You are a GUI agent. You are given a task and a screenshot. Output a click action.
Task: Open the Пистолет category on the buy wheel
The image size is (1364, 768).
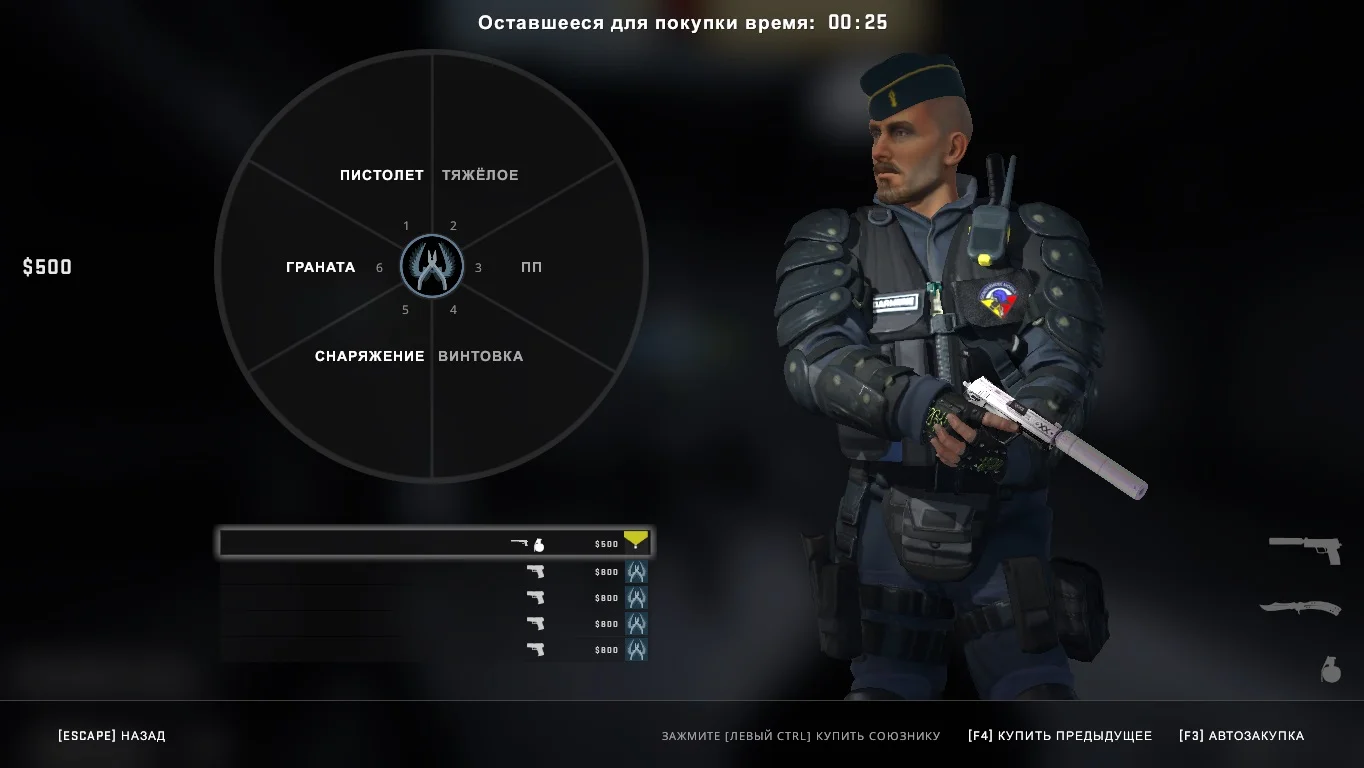coord(381,175)
